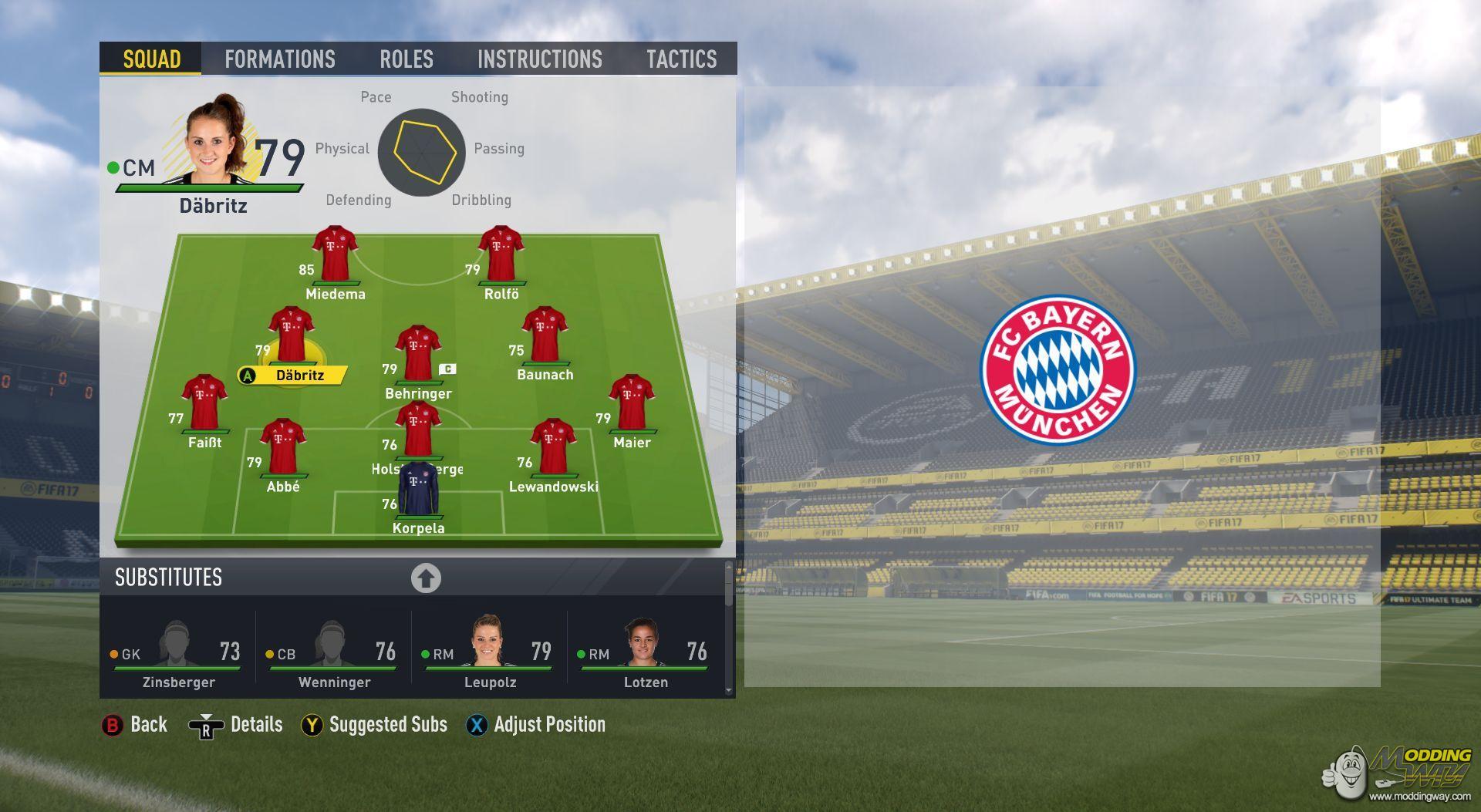Go to the Tactics tab
Image resolution: width=1481 pixels, height=812 pixels.
point(681,59)
